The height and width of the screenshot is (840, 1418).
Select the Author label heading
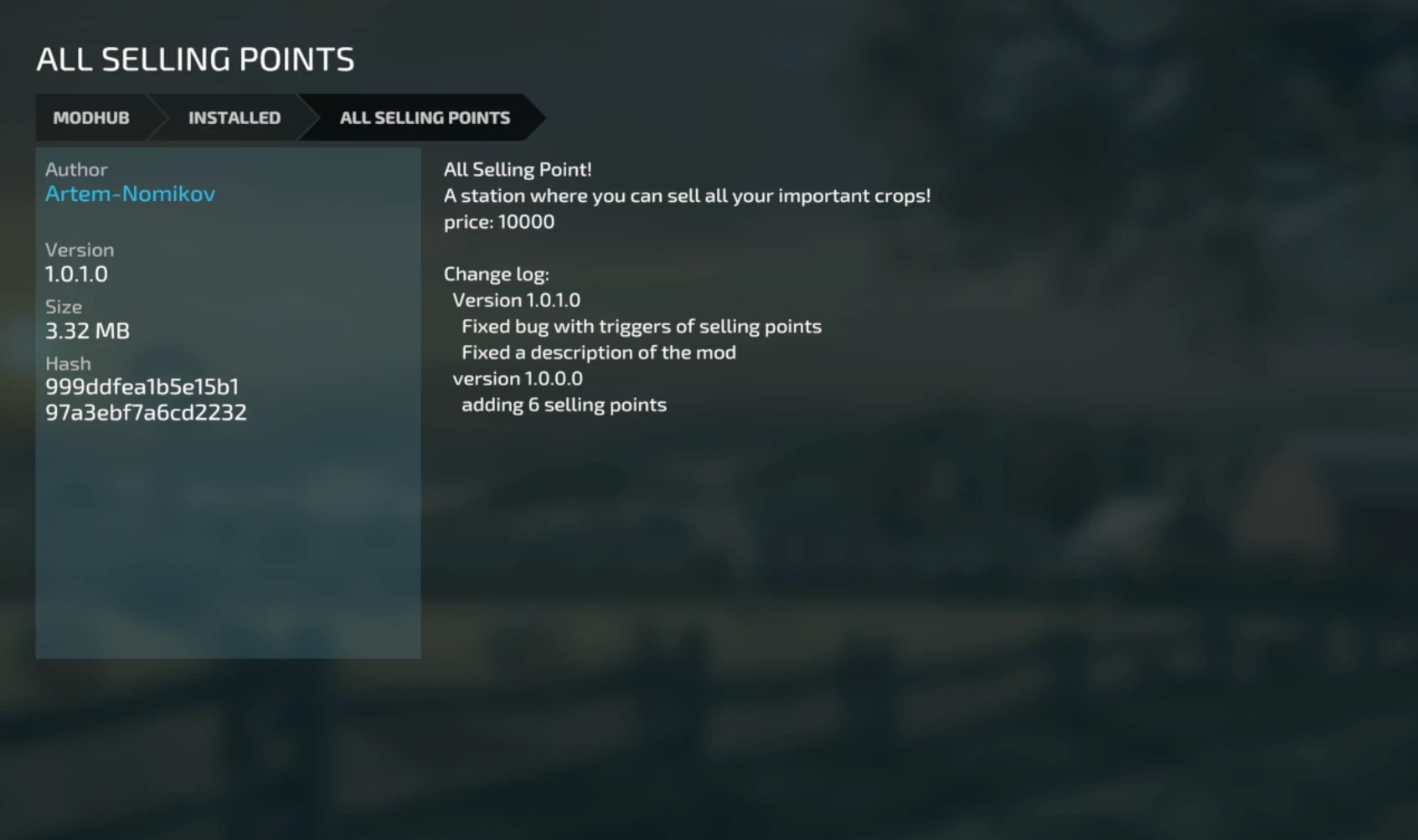tap(75, 168)
